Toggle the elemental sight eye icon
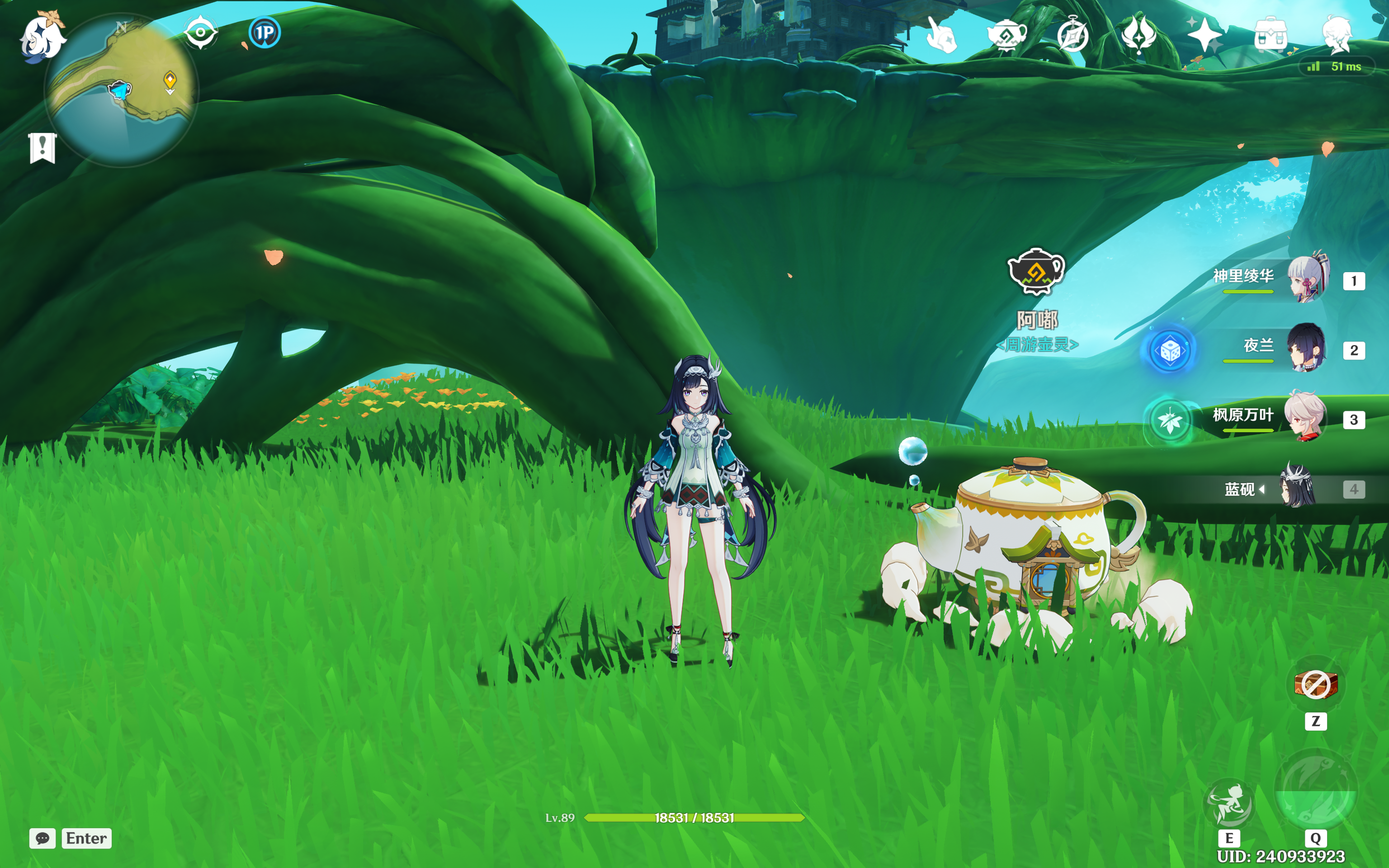 click(200, 32)
